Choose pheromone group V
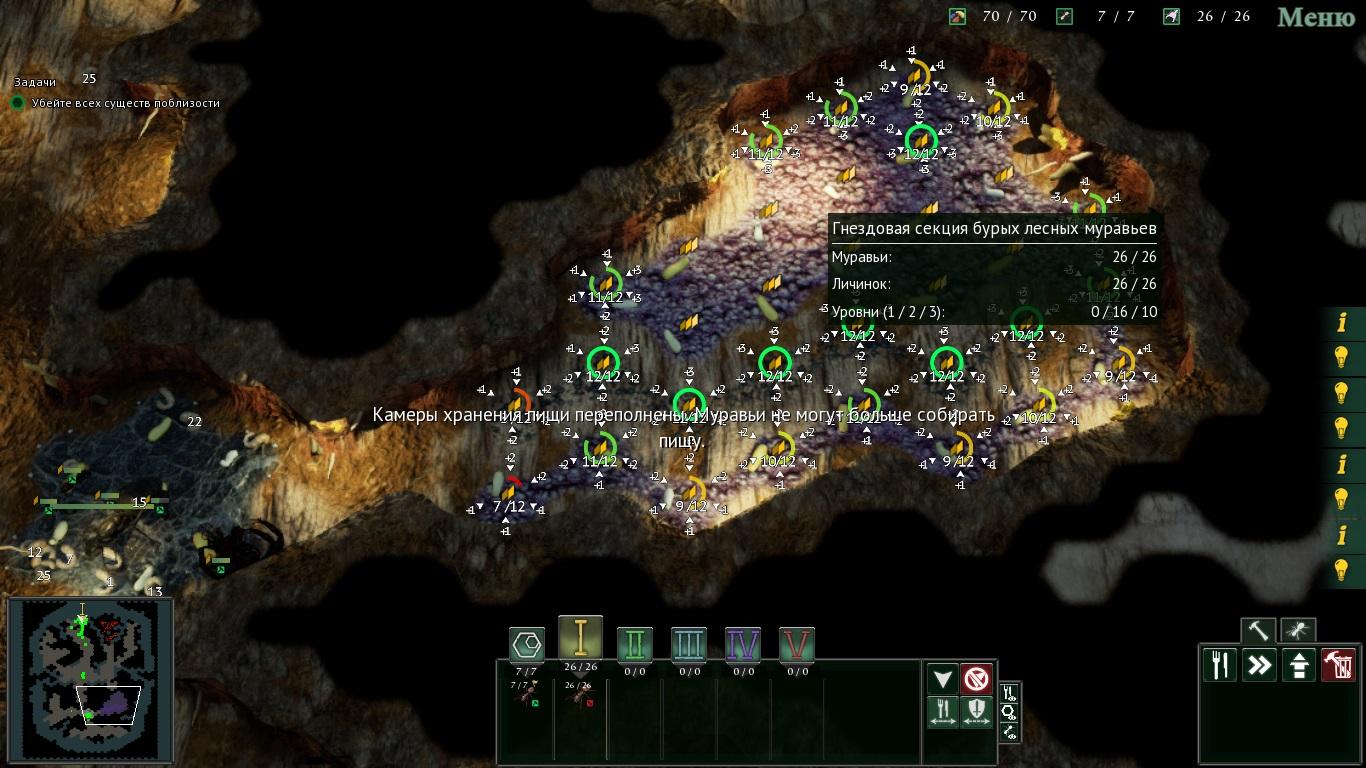 pyautogui.click(x=797, y=643)
